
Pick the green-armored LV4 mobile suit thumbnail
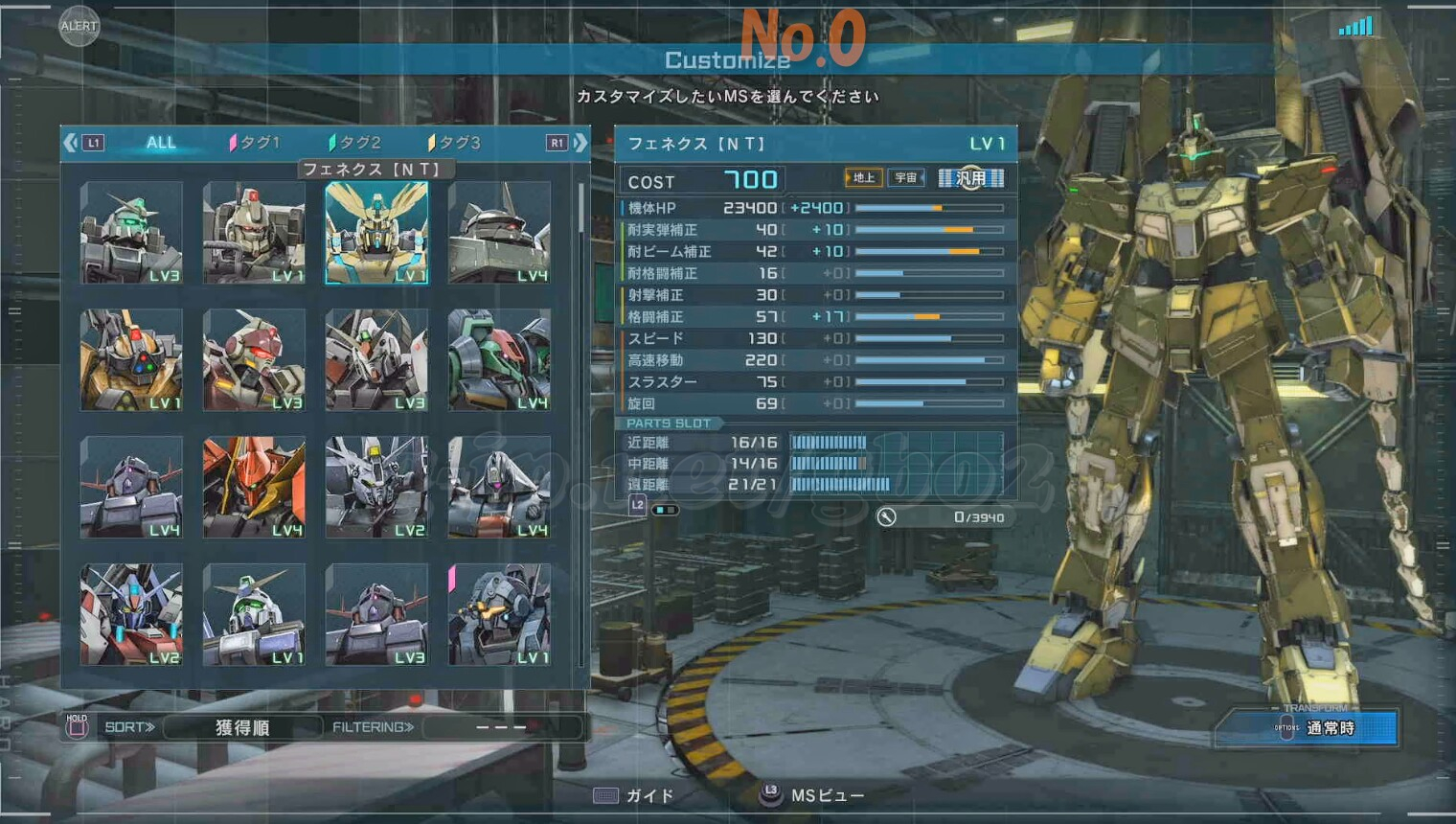(499, 359)
